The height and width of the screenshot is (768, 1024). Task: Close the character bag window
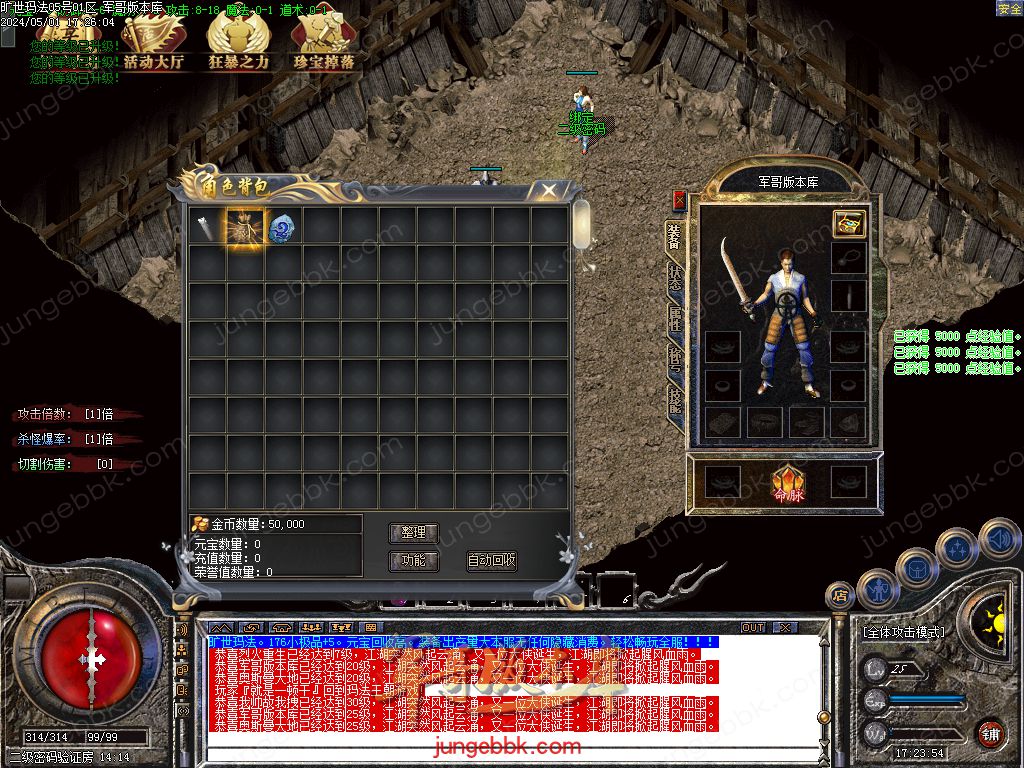tap(548, 188)
